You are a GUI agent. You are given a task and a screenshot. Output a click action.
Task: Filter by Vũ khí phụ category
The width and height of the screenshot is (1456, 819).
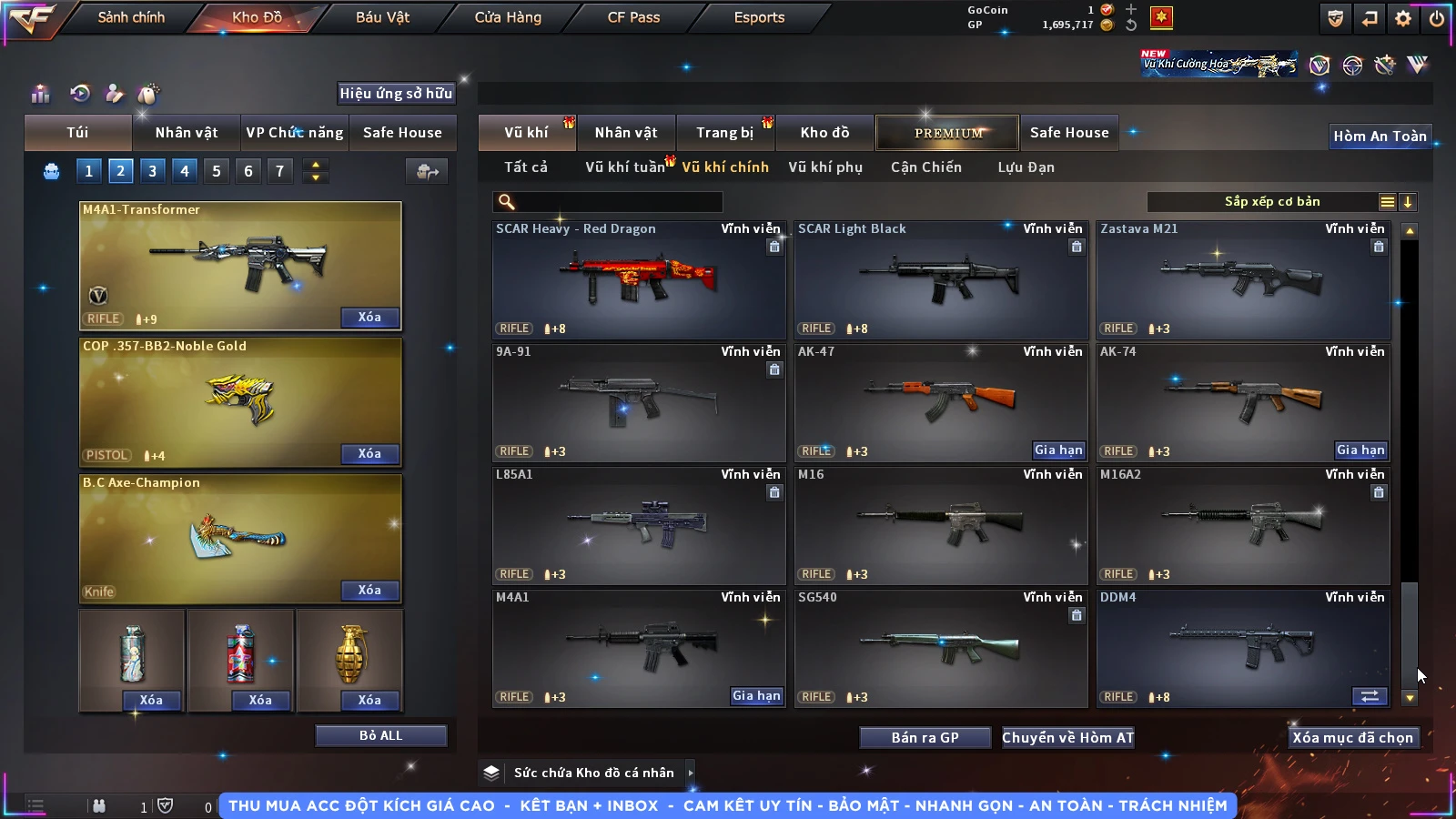point(824,167)
